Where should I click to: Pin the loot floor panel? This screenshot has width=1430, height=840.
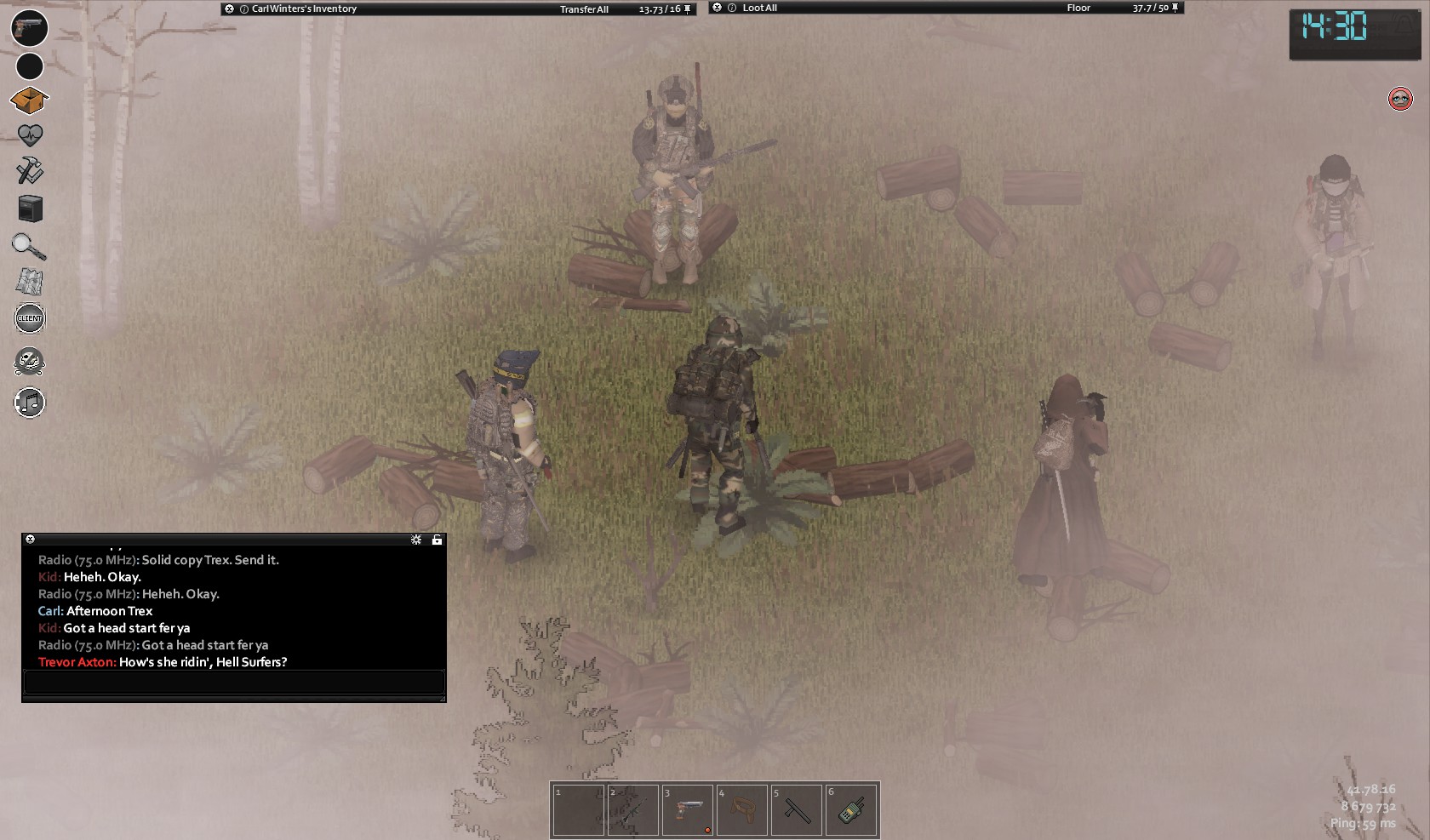pos(1175,9)
